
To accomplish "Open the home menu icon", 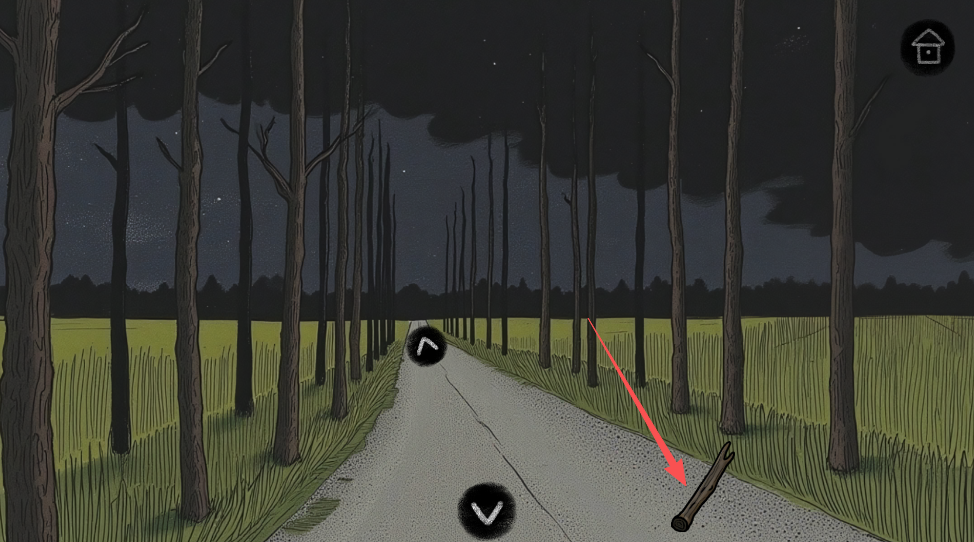I will 927,47.
